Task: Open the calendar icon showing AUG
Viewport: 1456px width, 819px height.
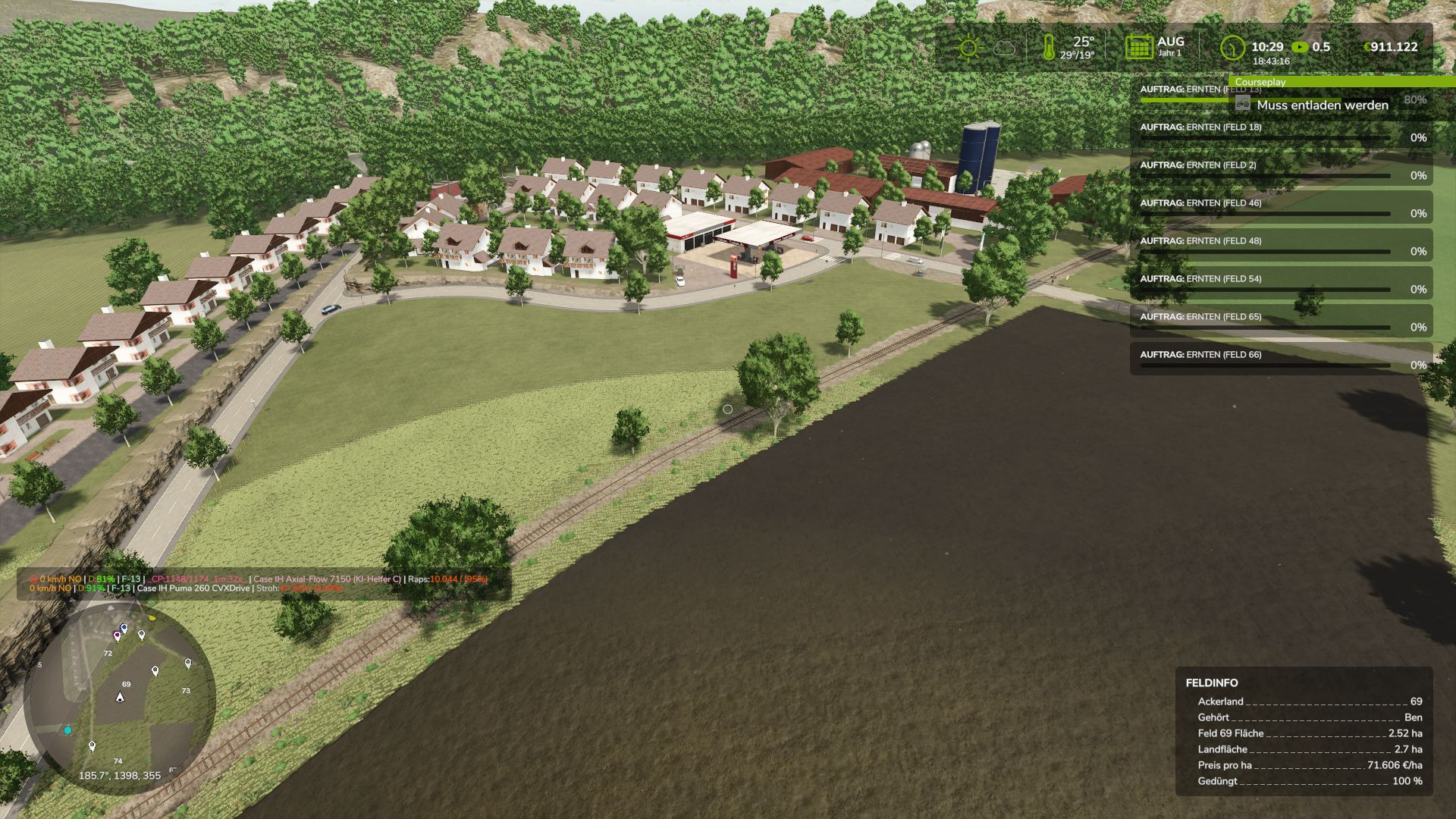Action: click(1138, 47)
